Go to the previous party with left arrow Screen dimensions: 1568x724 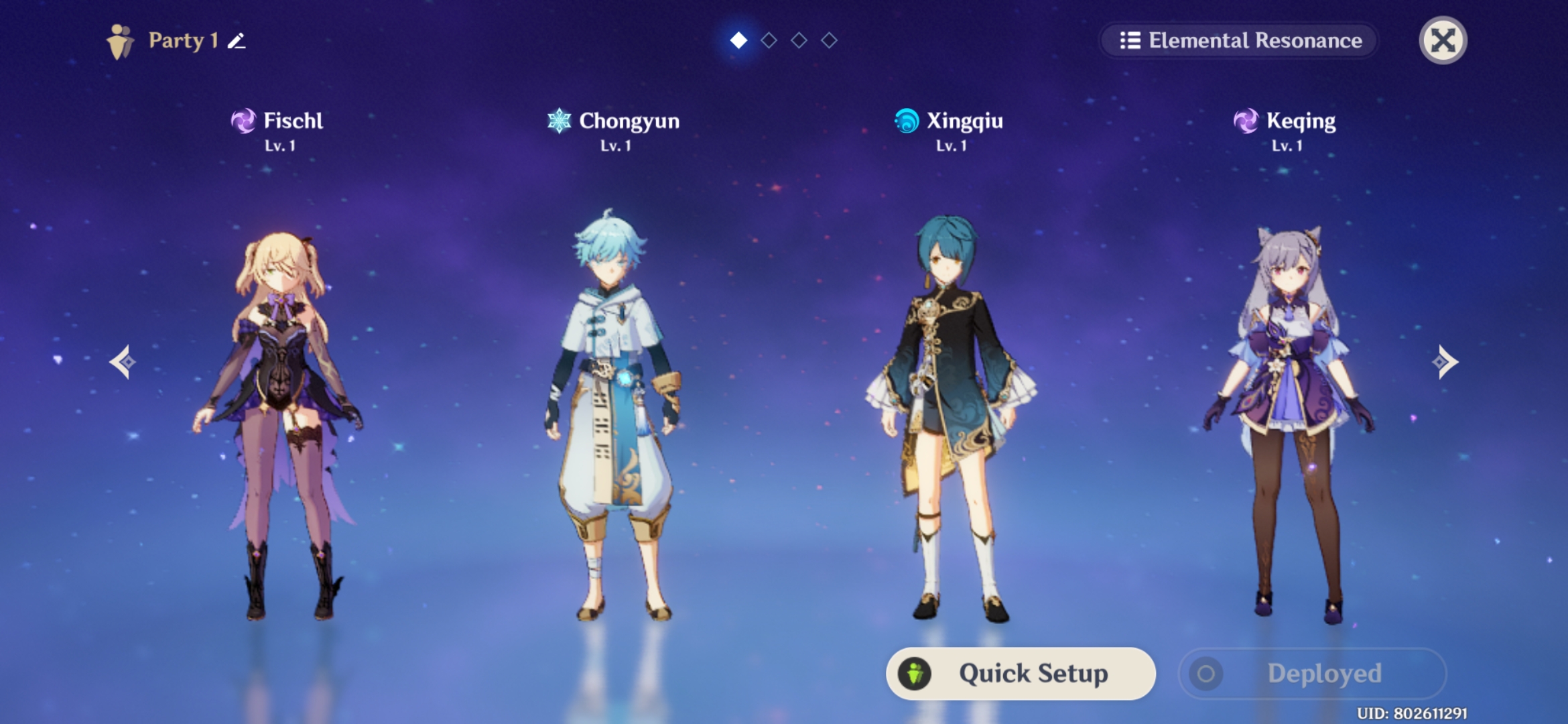(123, 362)
